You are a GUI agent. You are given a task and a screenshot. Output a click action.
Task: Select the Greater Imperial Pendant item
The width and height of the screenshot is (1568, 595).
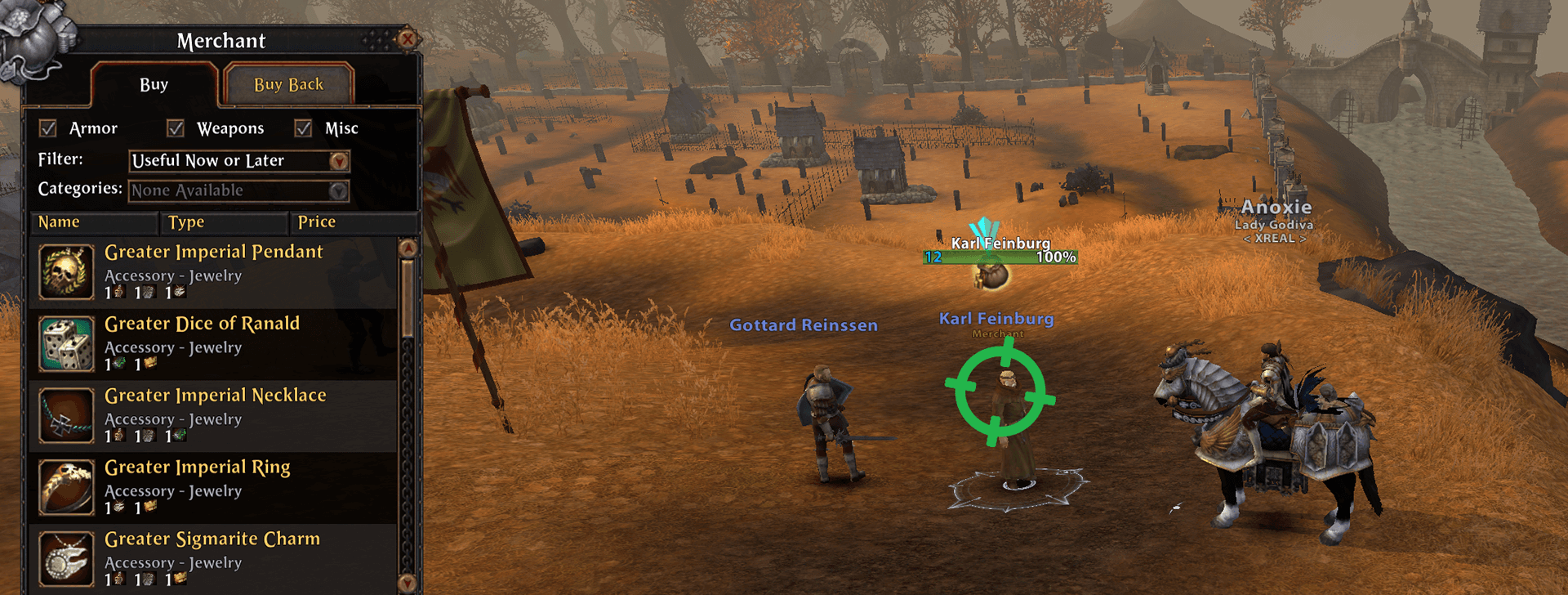coord(213,272)
